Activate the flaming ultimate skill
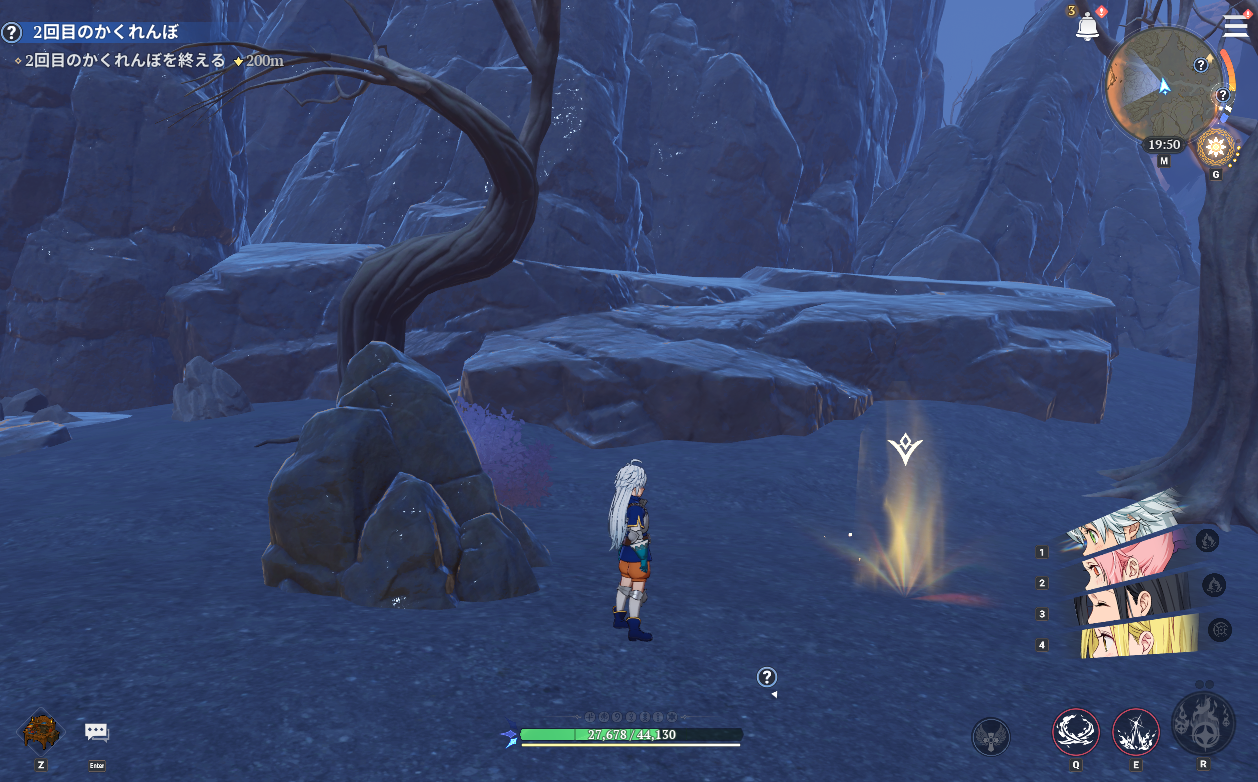This screenshot has width=1258, height=782. coord(1203,724)
